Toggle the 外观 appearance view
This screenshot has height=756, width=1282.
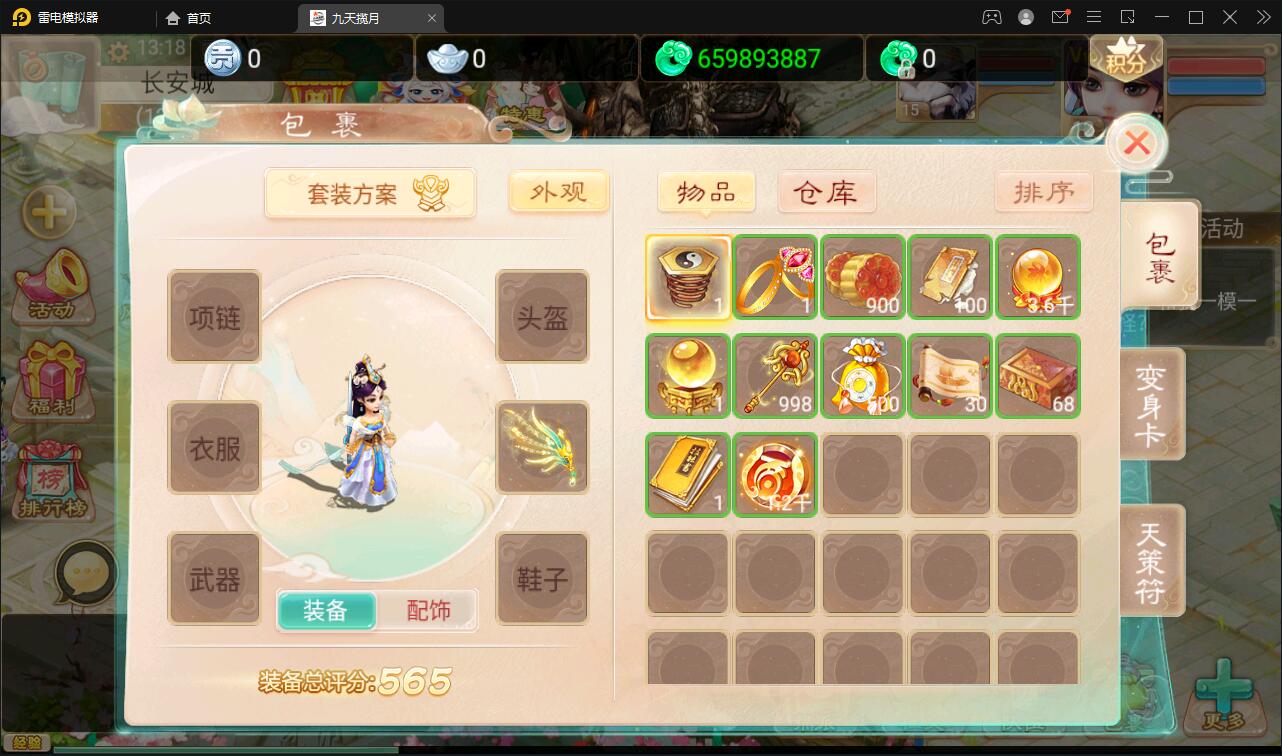558,192
